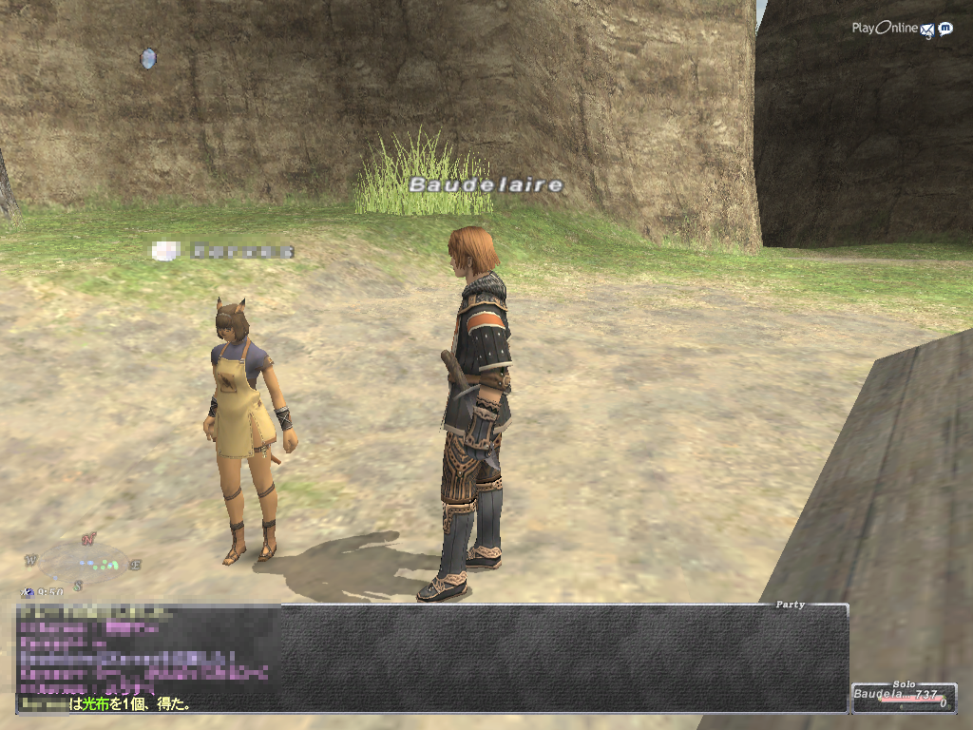Target the Baudelaire name label
This screenshot has width=973, height=730.
pyautogui.click(x=486, y=185)
